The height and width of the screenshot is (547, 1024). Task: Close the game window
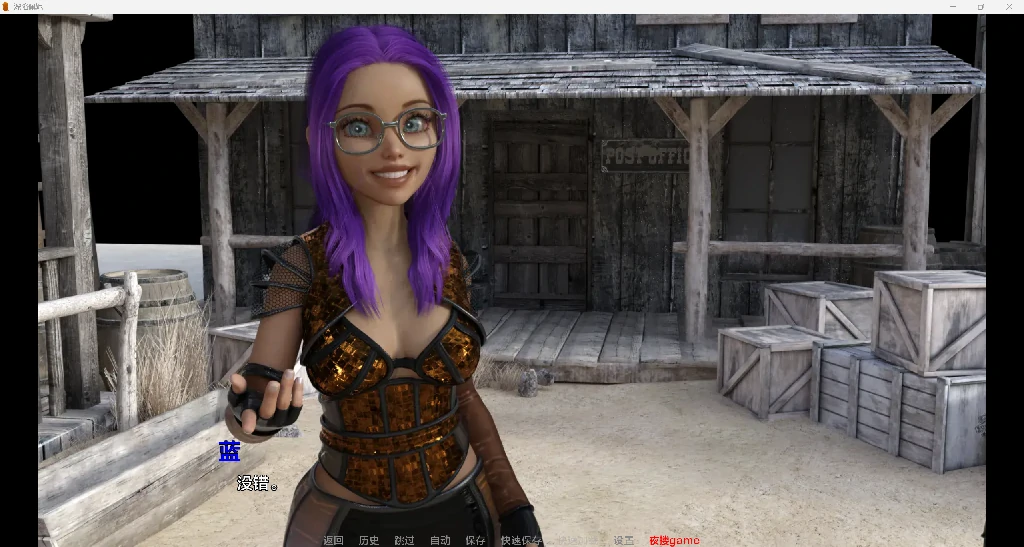point(1008,7)
